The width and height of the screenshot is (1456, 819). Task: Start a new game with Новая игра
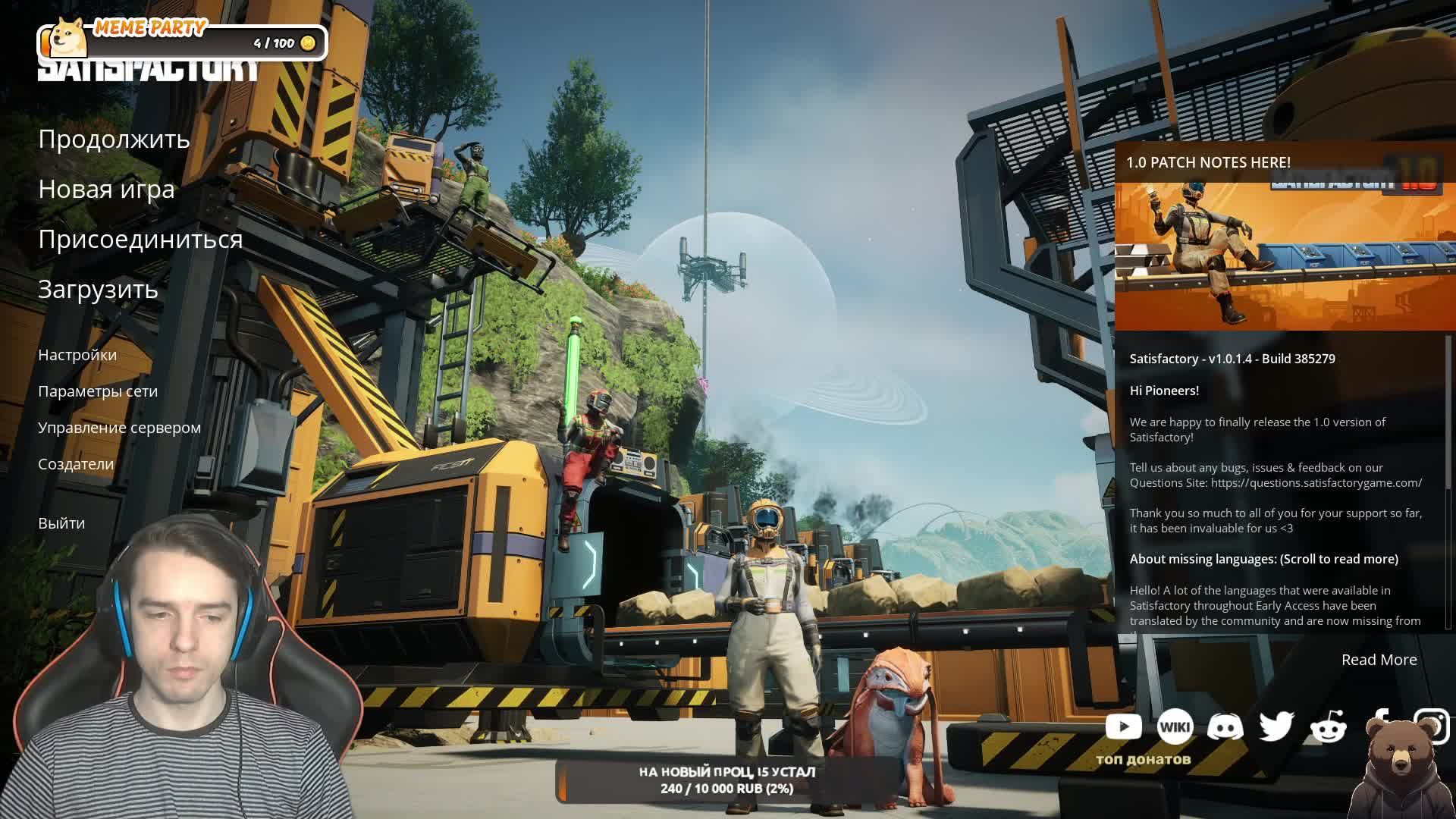[x=106, y=190]
